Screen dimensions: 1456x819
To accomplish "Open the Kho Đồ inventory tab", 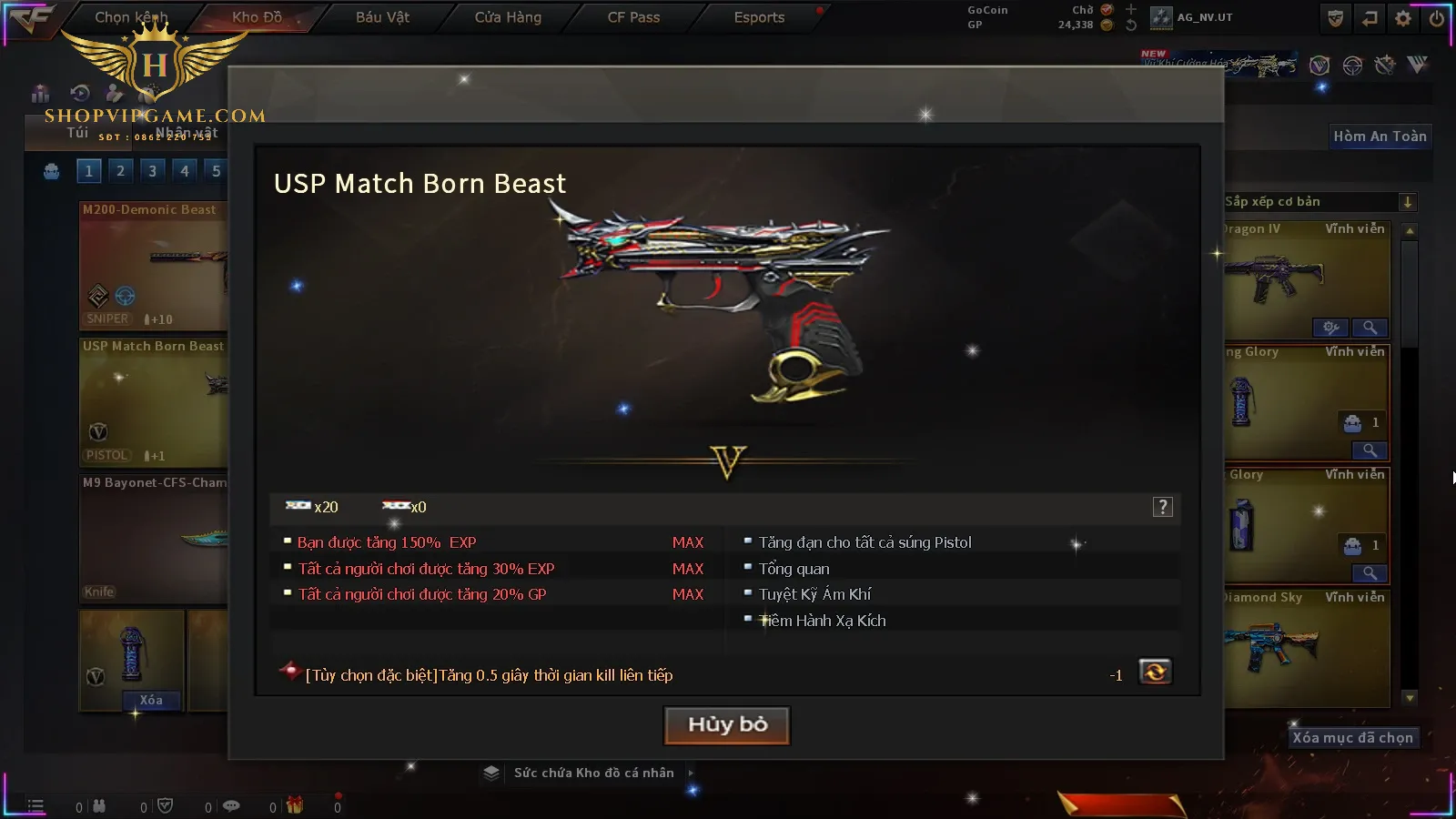I will click(257, 17).
